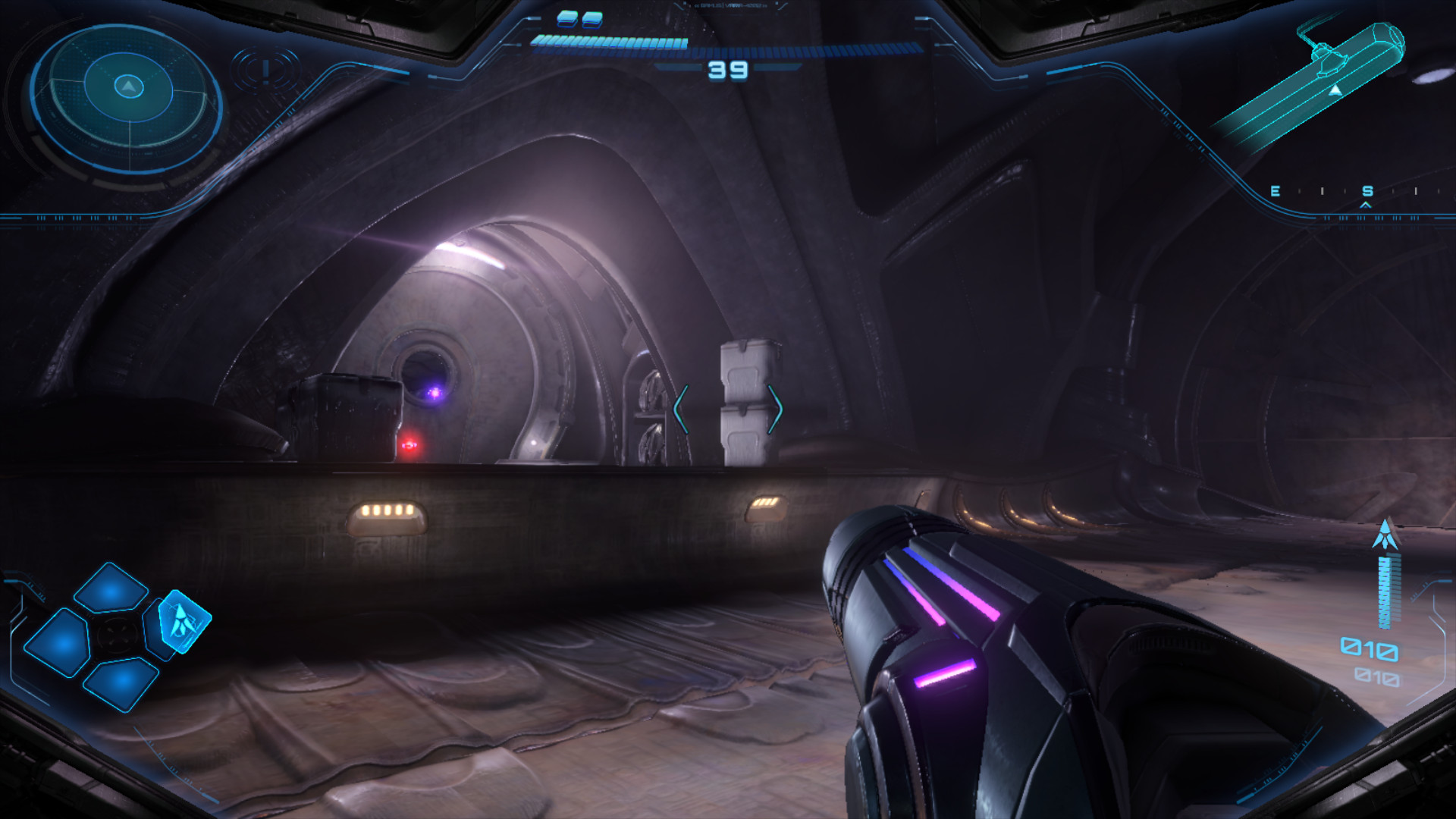Image resolution: width=1456 pixels, height=819 pixels.
Task: Select the second Energy Tank icon
Action: [x=592, y=20]
